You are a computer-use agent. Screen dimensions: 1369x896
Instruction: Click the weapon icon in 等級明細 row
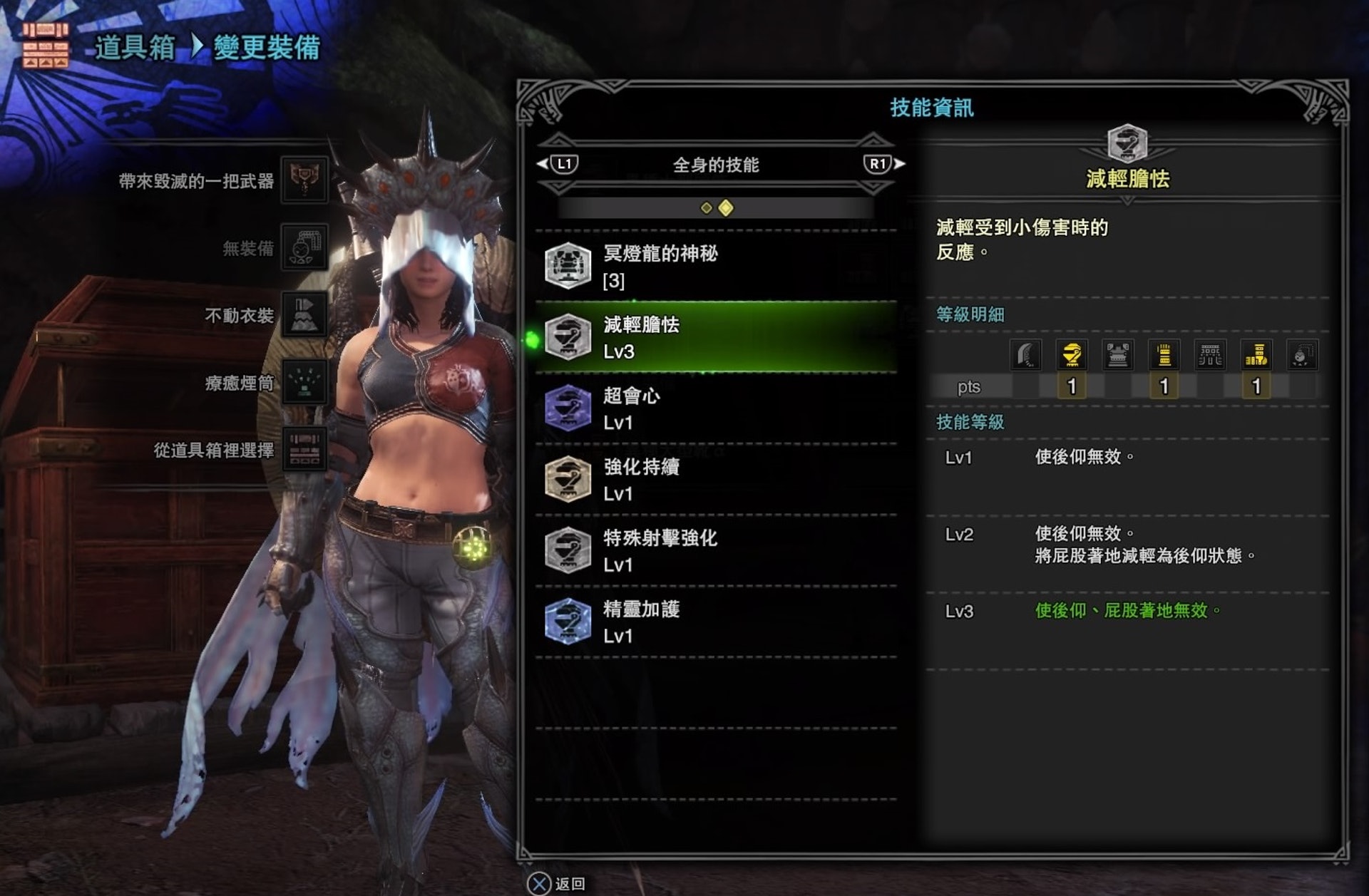[1025, 354]
